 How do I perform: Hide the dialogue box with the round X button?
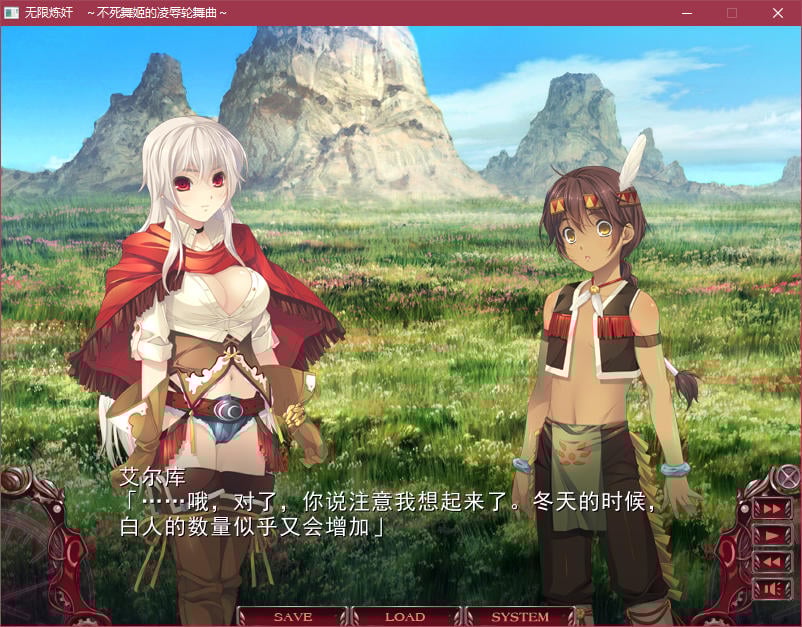789,477
